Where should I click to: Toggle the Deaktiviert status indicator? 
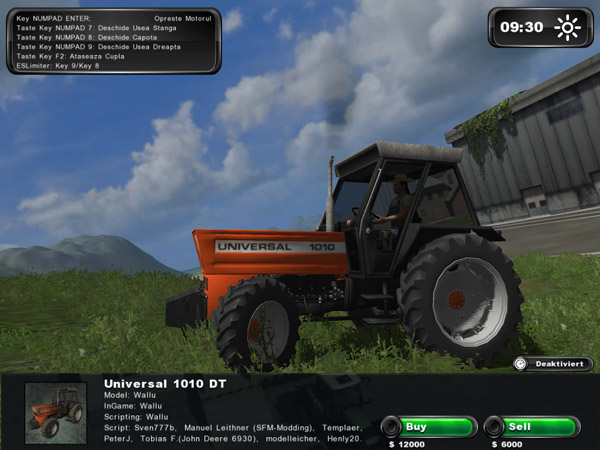pos(553,364)
